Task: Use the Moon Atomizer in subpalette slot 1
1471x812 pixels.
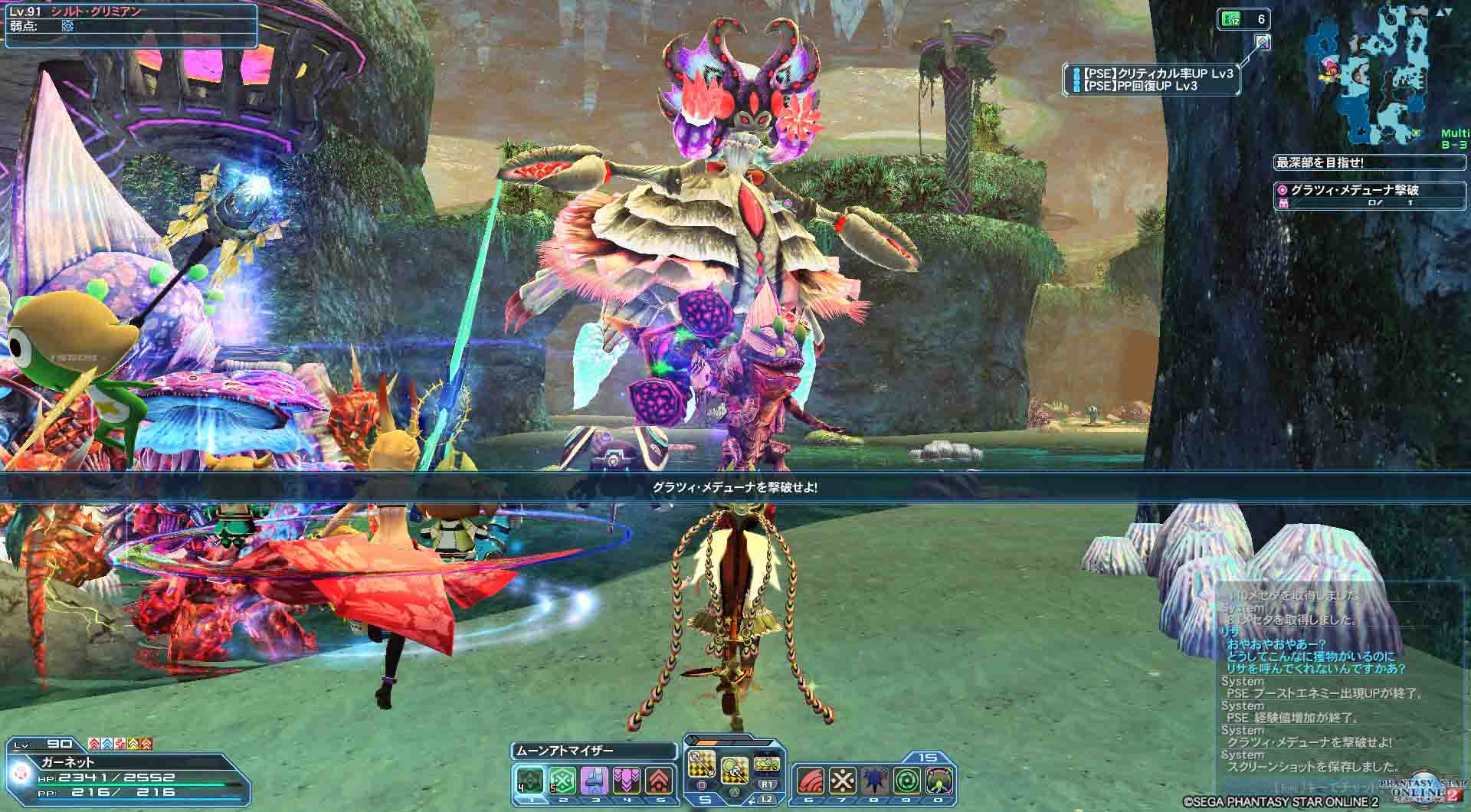Action: [528, 782]
